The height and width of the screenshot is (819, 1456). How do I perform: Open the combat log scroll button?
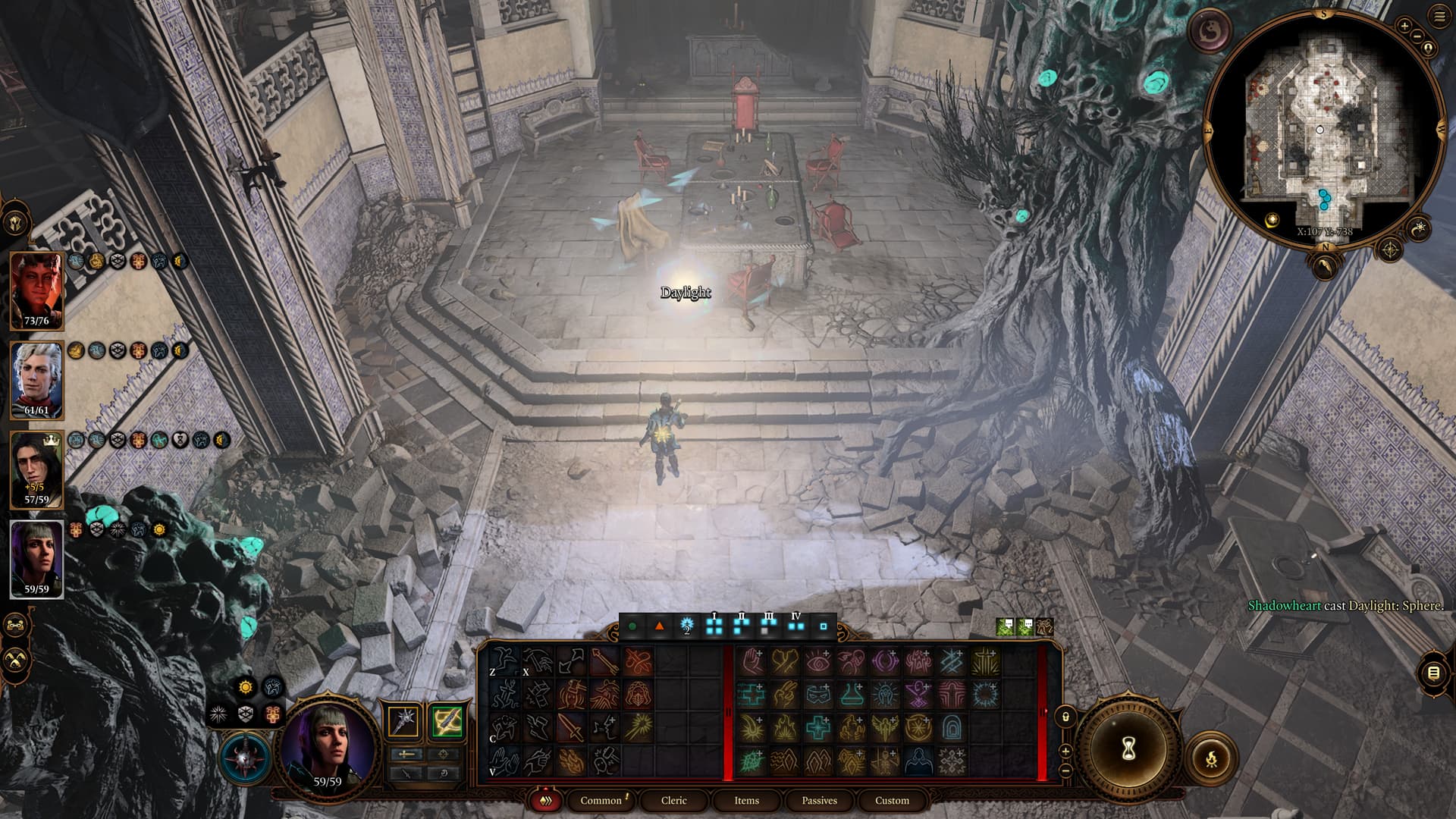[x=1432, y=673]
